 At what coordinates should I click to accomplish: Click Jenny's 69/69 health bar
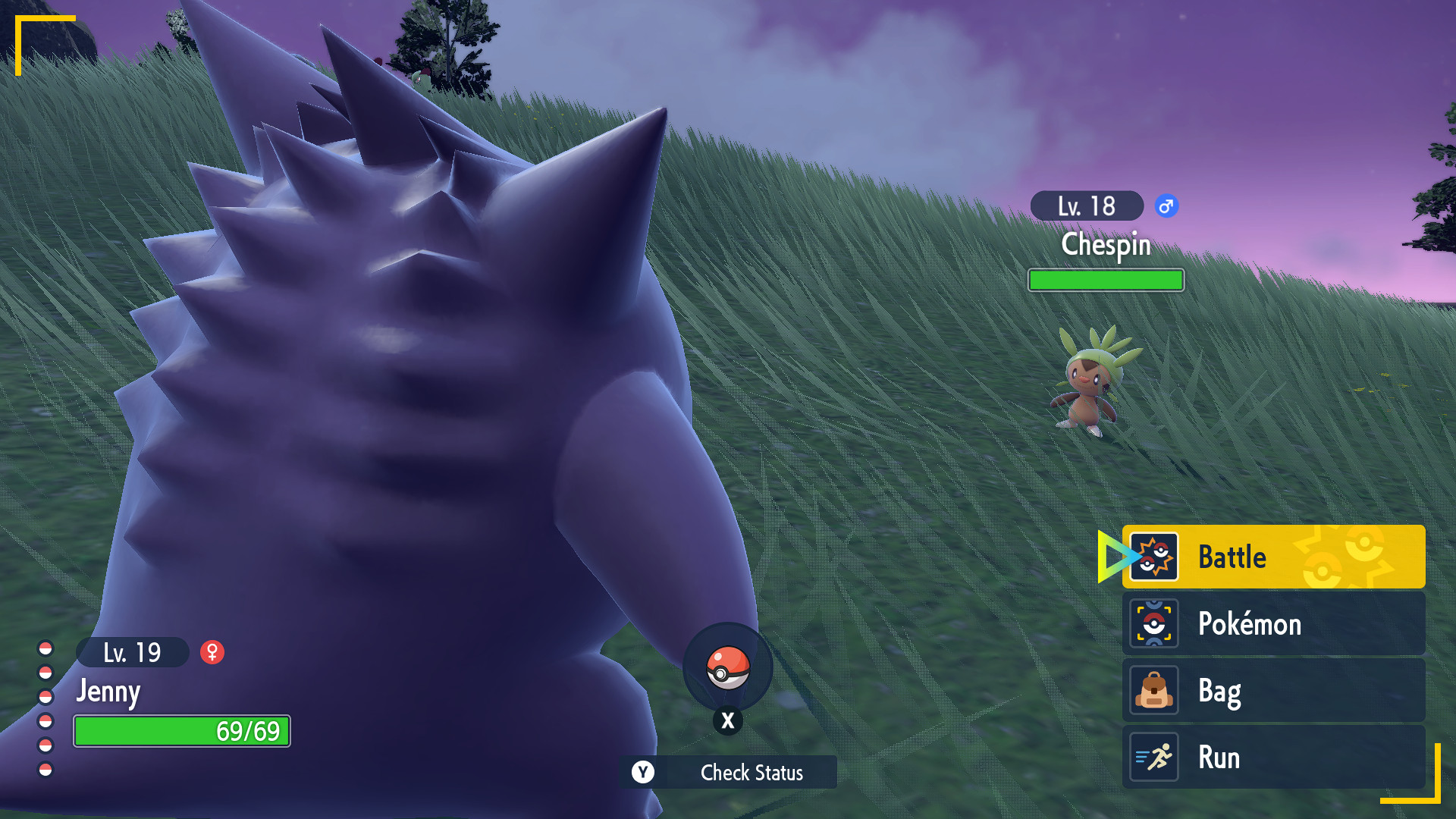pyautogui.click(x=181, y=732)
